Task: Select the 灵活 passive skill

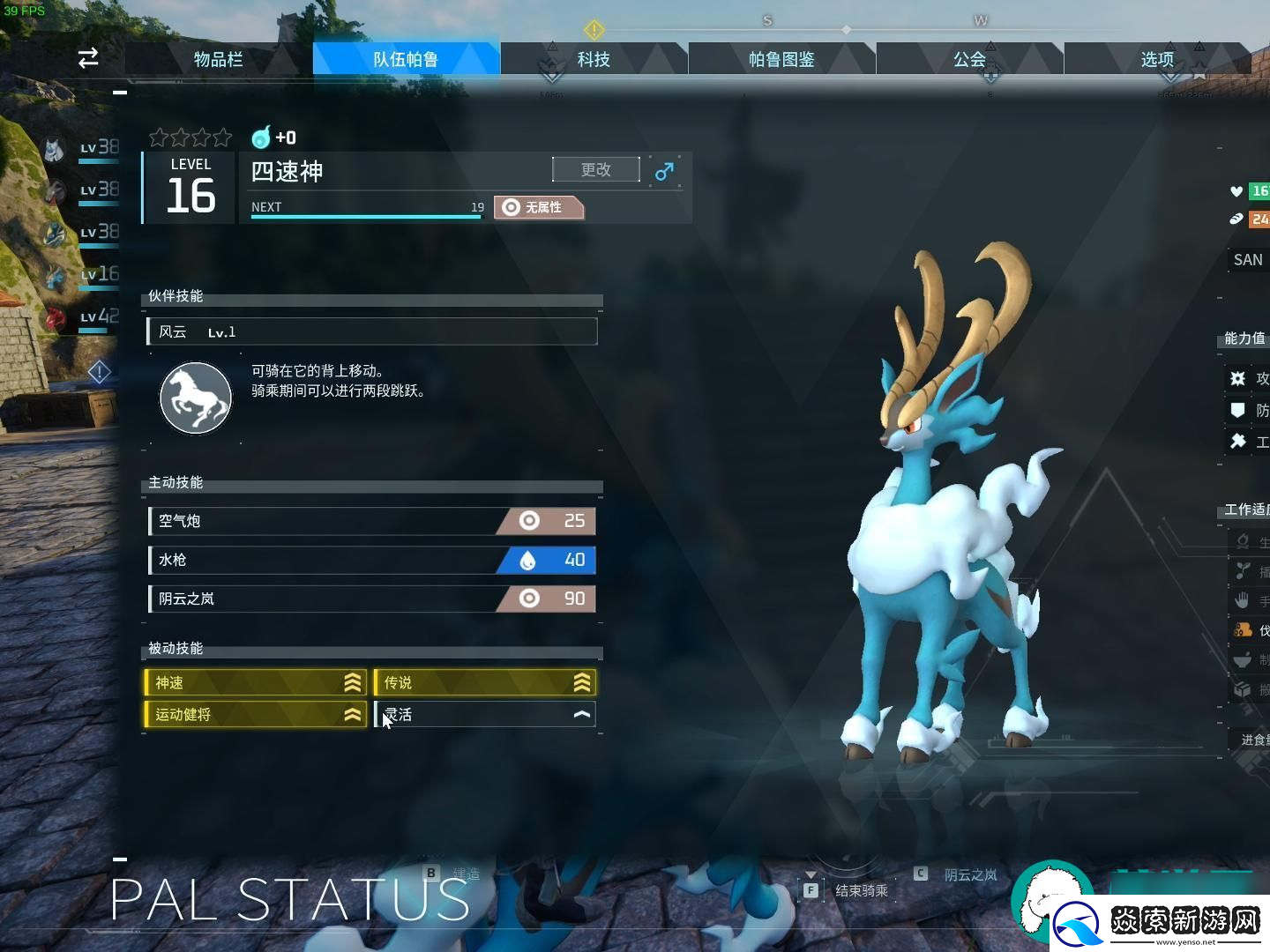Action: pyautogui.click(x=485, y=714)
